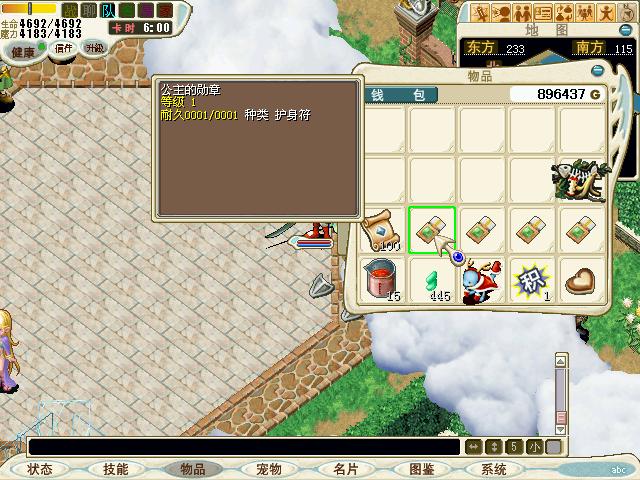Open the 技能 skills menu
This screenshot has height=480, width=640.
pos(115,468)
